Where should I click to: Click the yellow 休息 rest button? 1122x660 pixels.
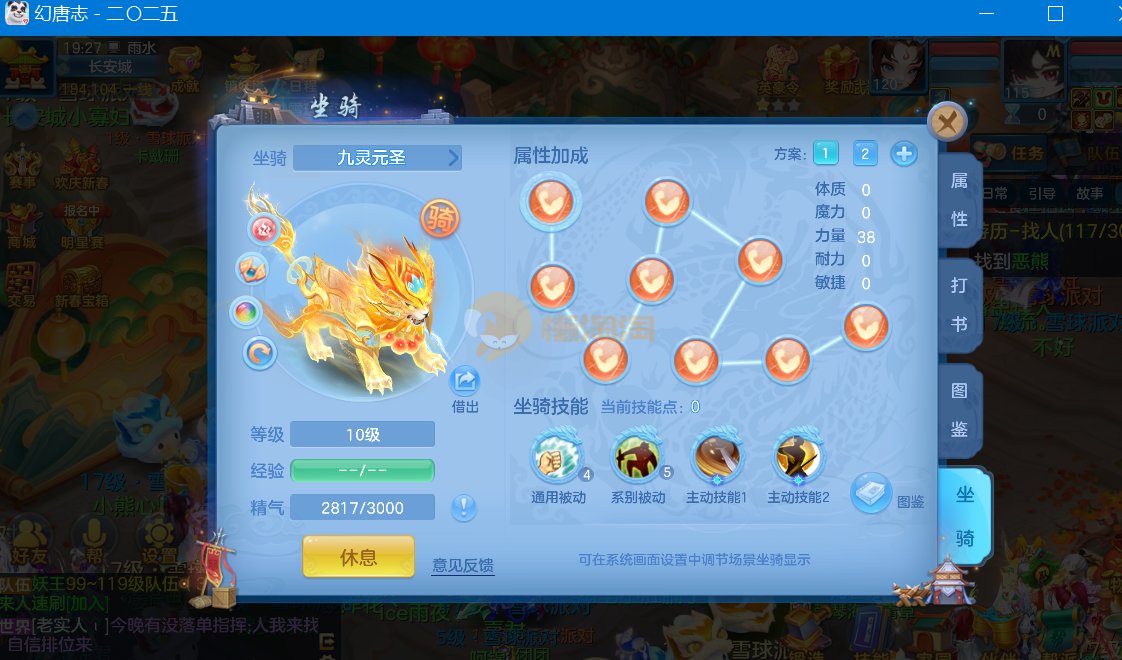358,556
